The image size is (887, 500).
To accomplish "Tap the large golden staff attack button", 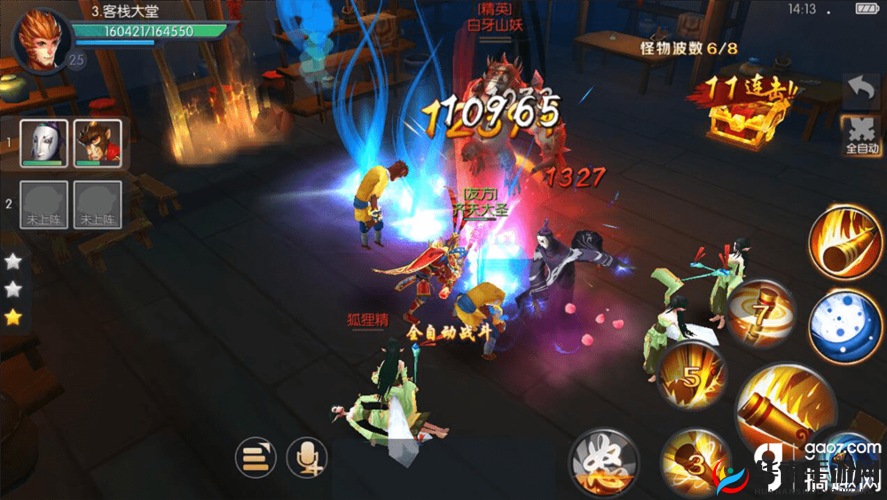I will point(785,412).
